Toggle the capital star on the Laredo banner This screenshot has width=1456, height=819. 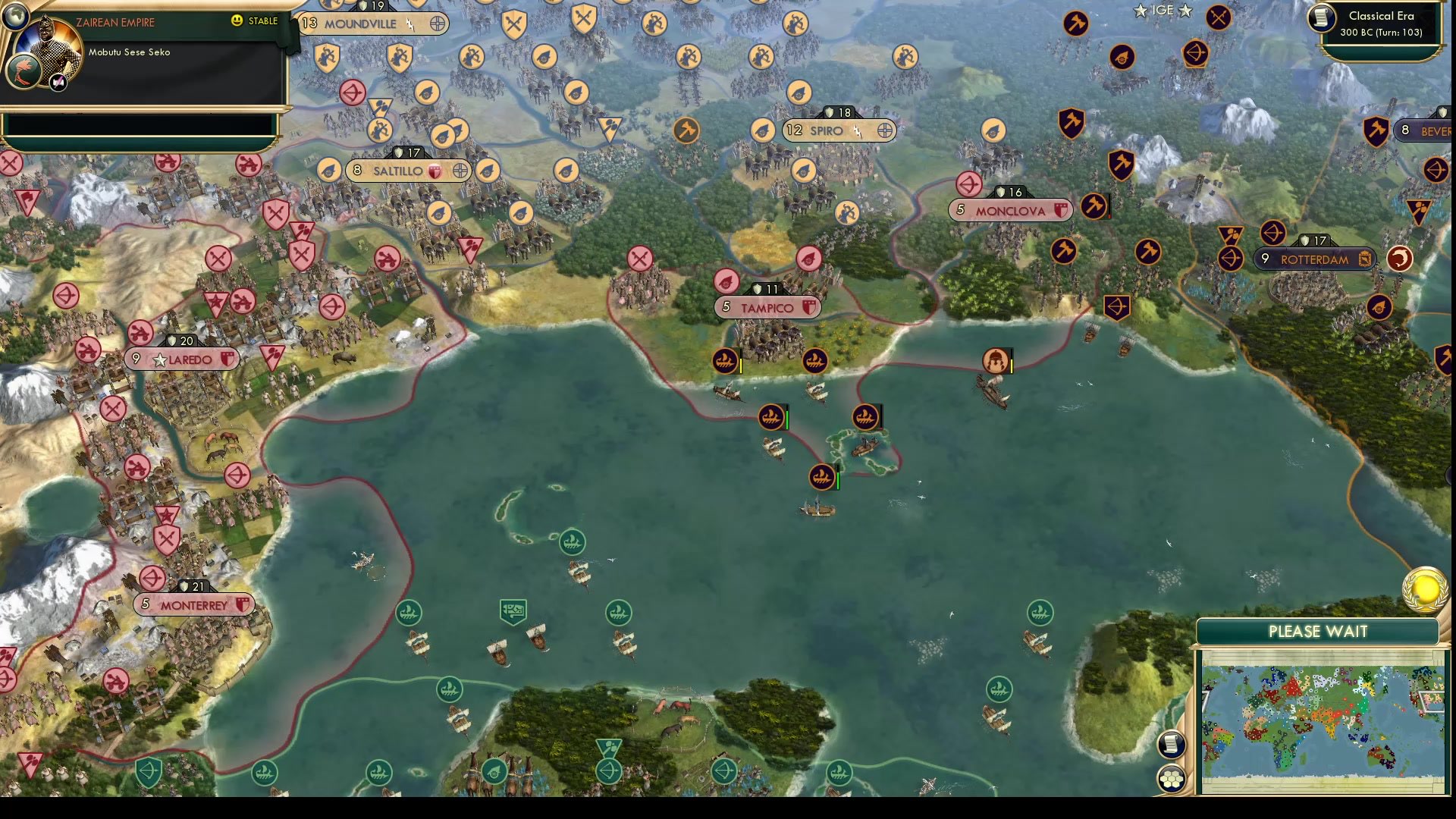[x=160, y=359]
